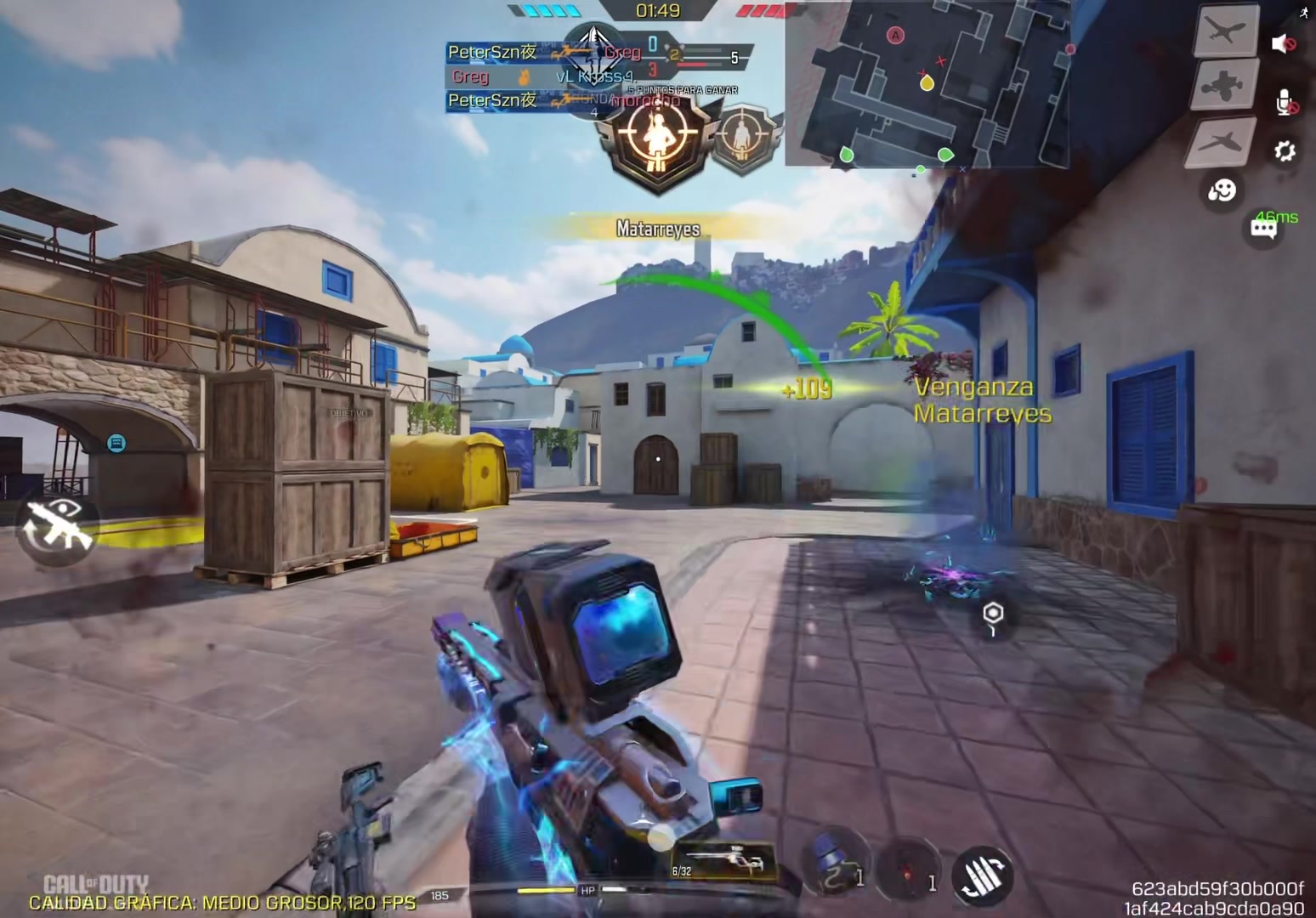The image size is (1316, 918).
Task: Tap the minimap
Action: pos(927,82)
